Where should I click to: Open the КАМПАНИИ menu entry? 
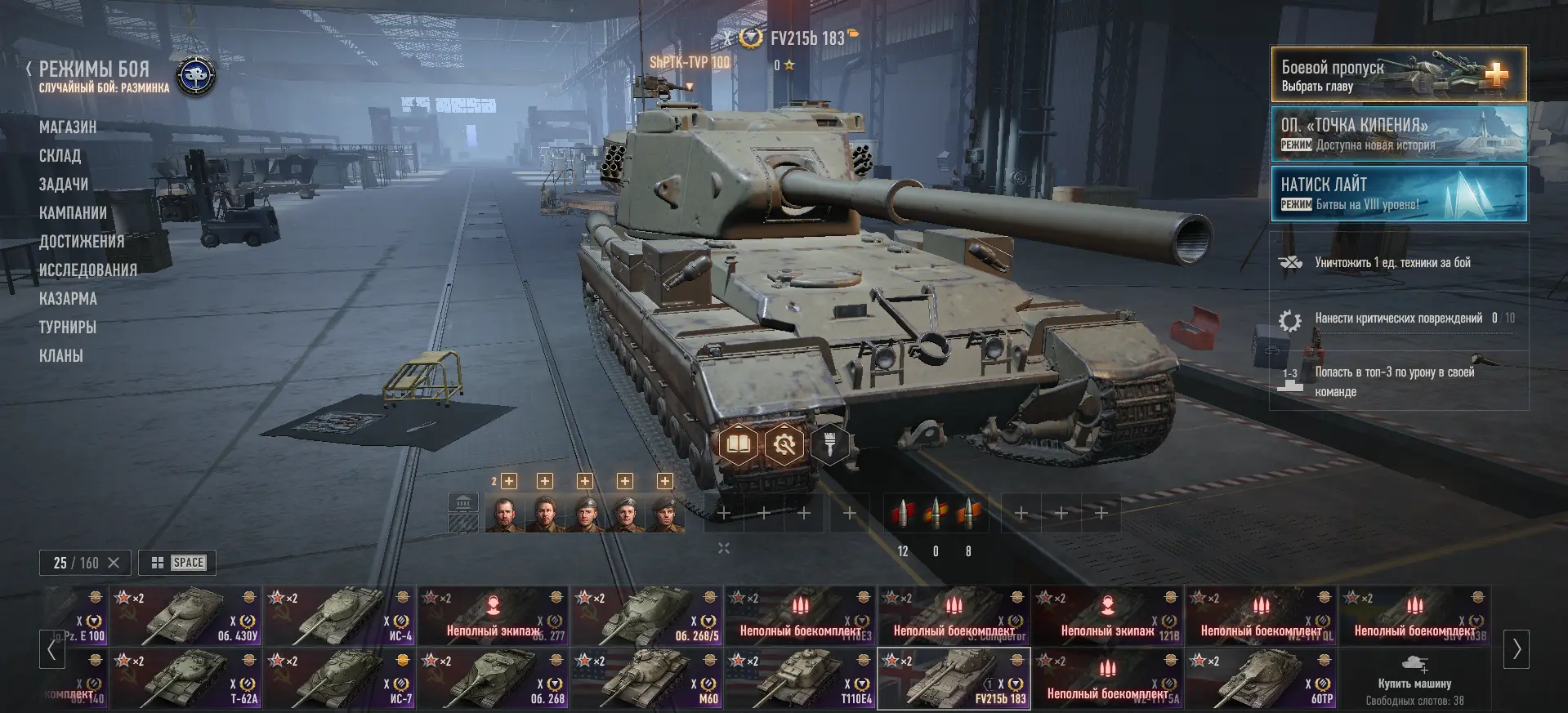click(x=73, y=213)
